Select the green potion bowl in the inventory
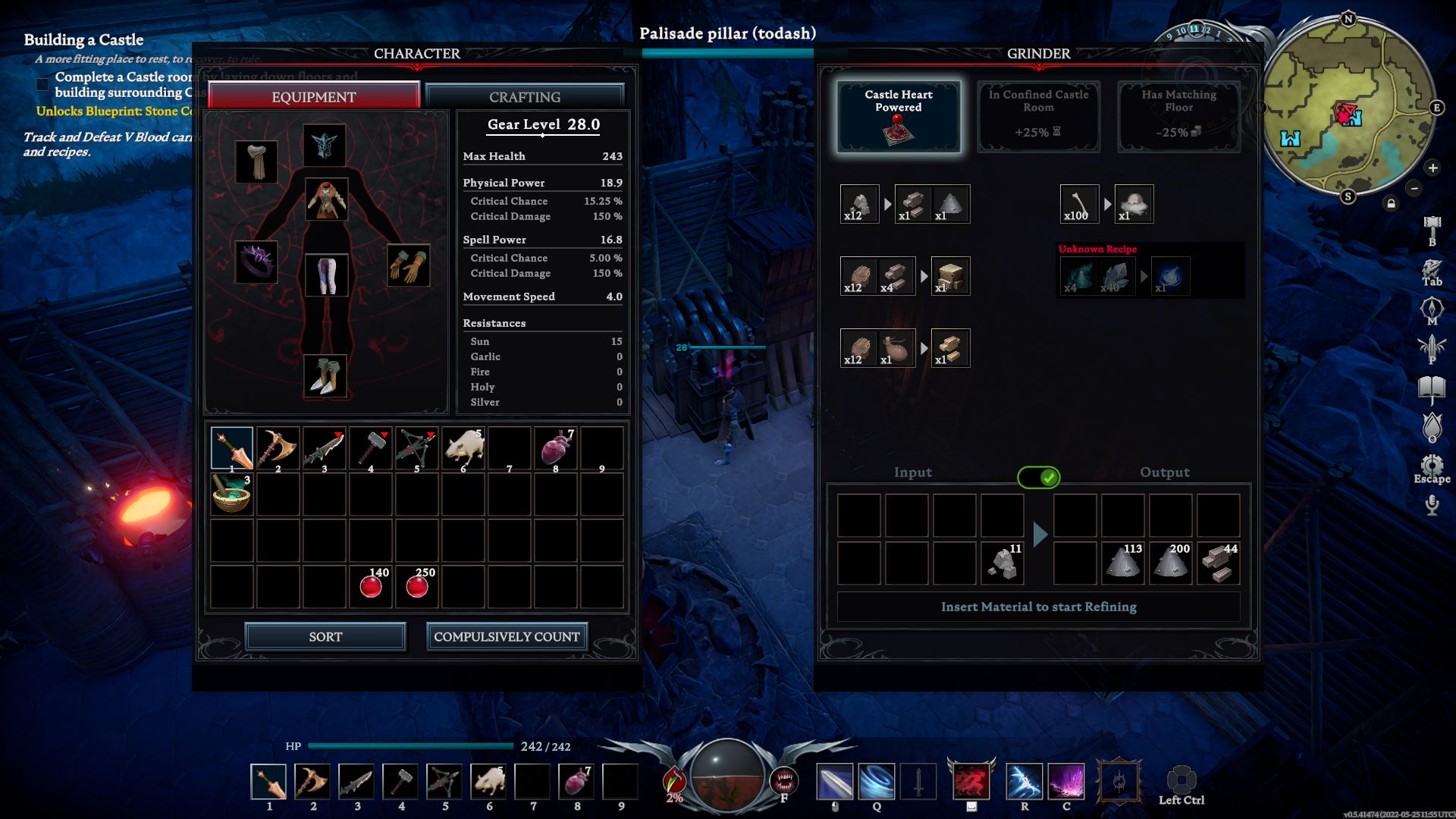Image resolution: width=1456 pixels, height=819 pixels. pyautogui.click(x=231, y=494)
